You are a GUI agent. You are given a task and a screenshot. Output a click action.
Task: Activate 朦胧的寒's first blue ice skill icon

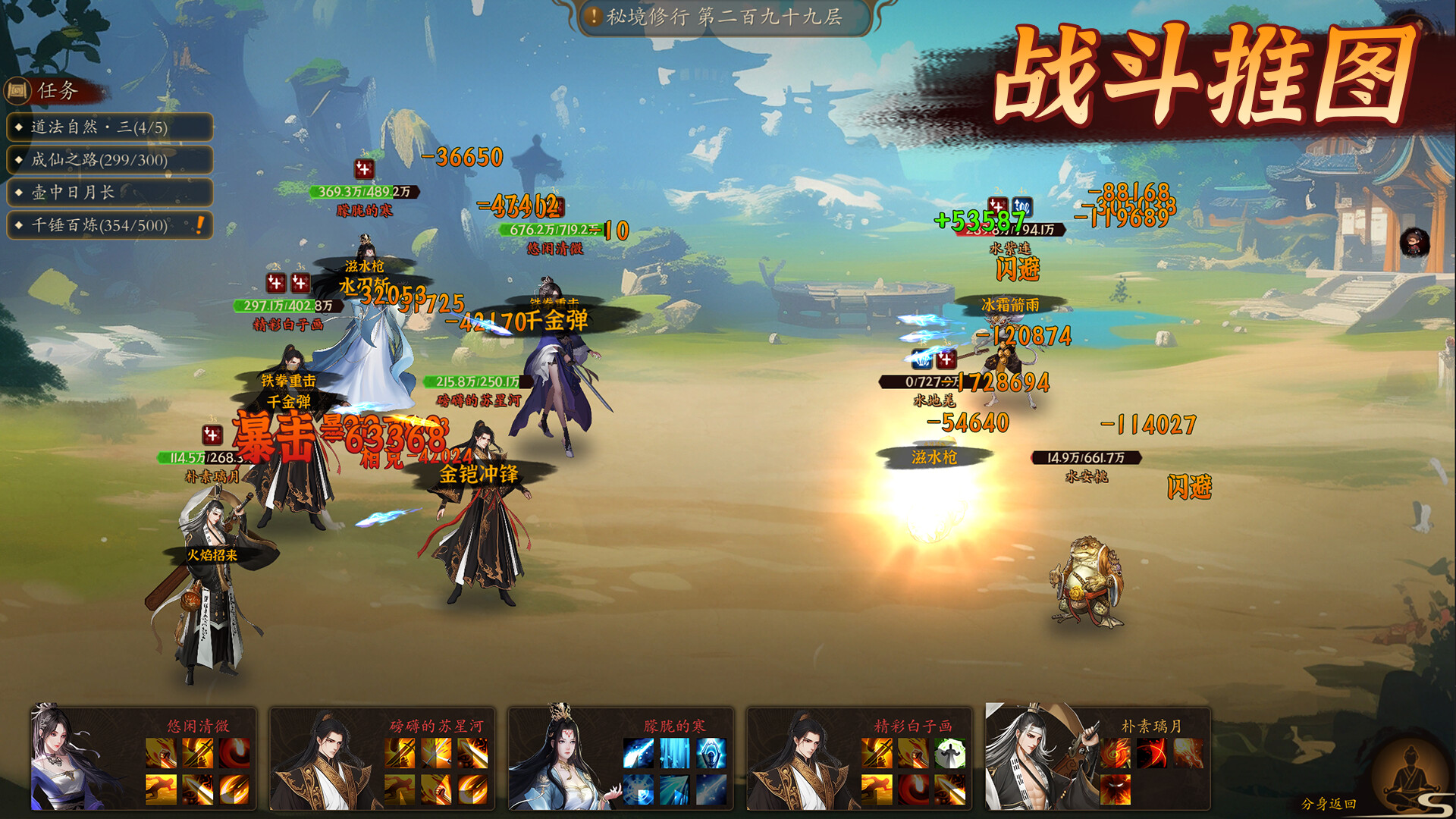pos(638,754)
